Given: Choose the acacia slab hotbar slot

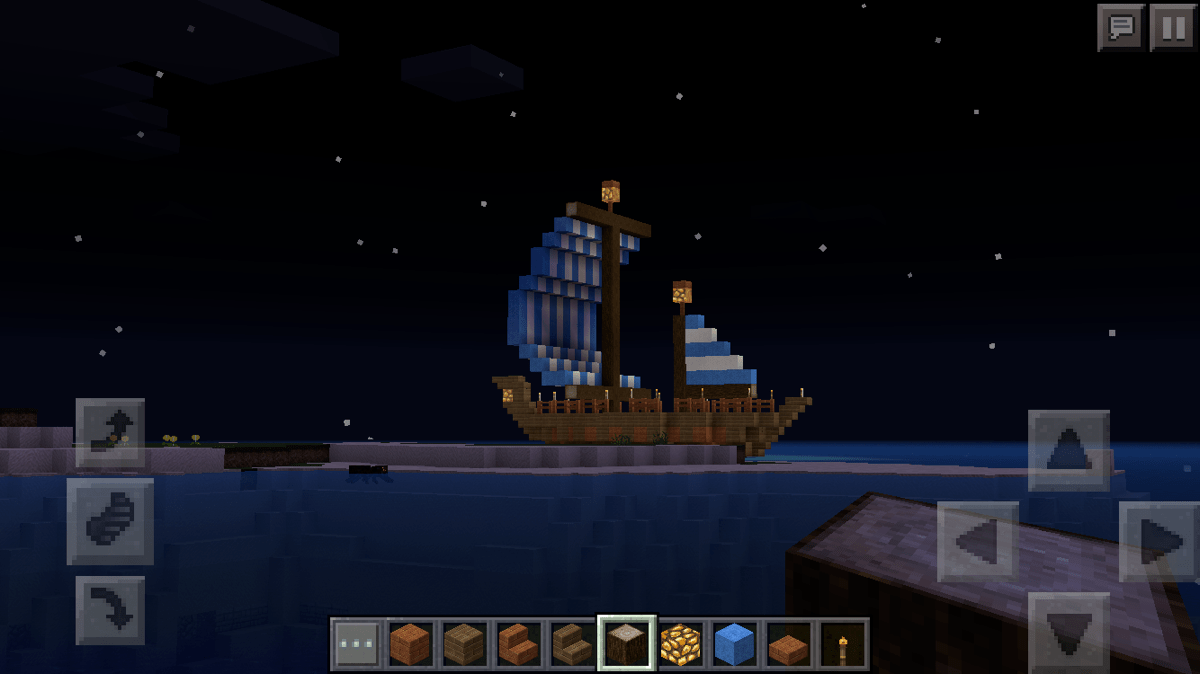Looking at the screenshot, I should (x=789, y=644).
